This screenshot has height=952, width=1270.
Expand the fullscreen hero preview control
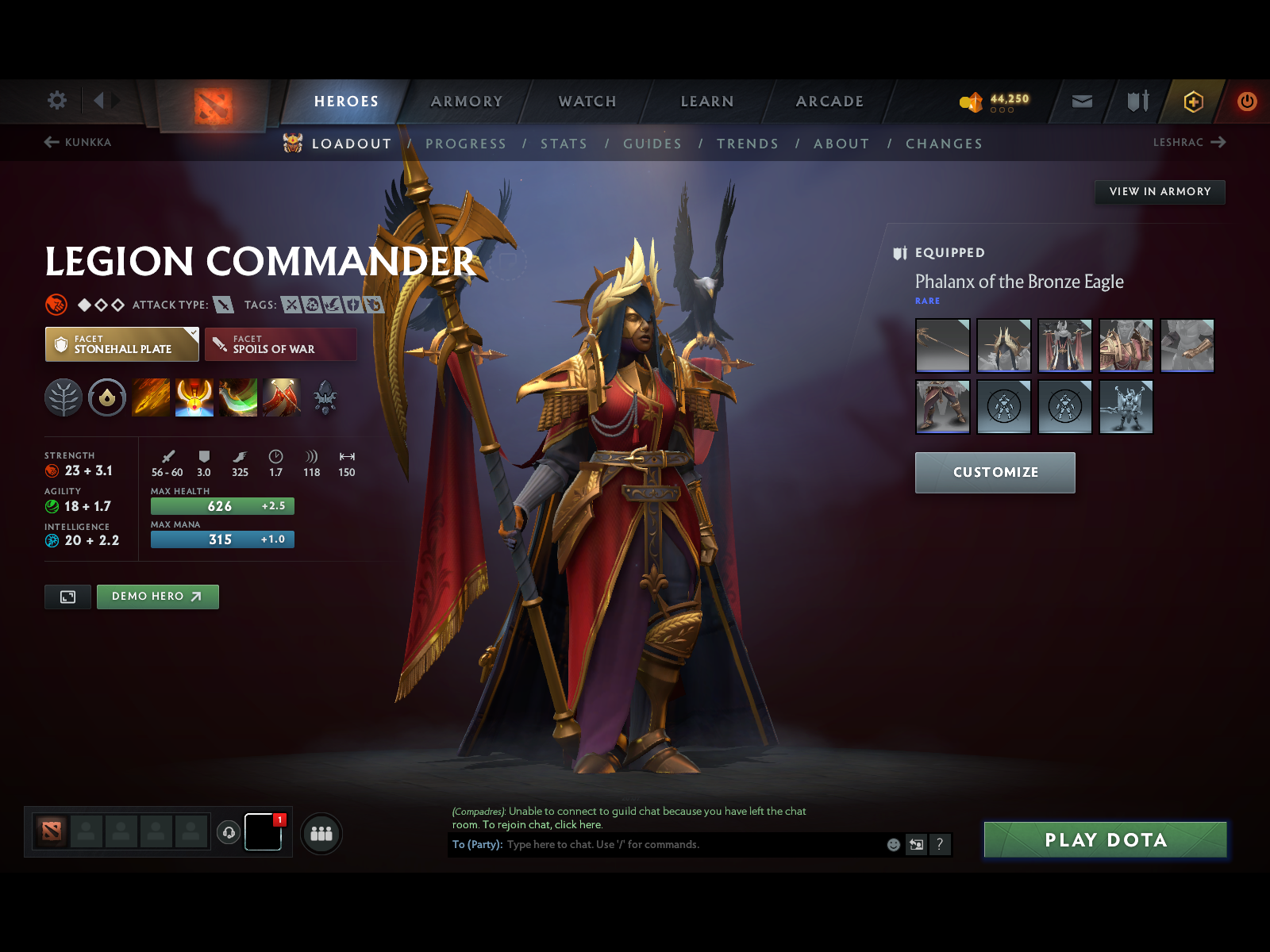pyautogui.click(x=67, y=597)
